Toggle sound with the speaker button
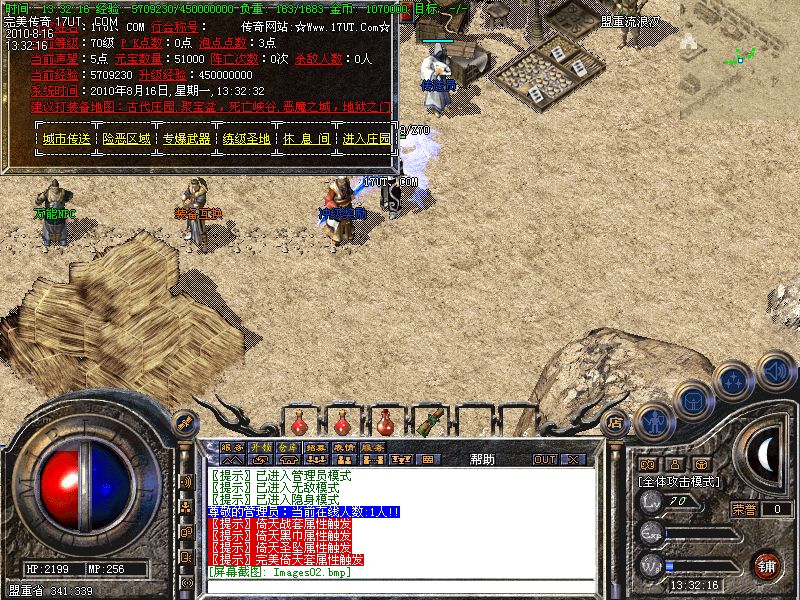Screen dimensions: 800x600 (775, 371)
